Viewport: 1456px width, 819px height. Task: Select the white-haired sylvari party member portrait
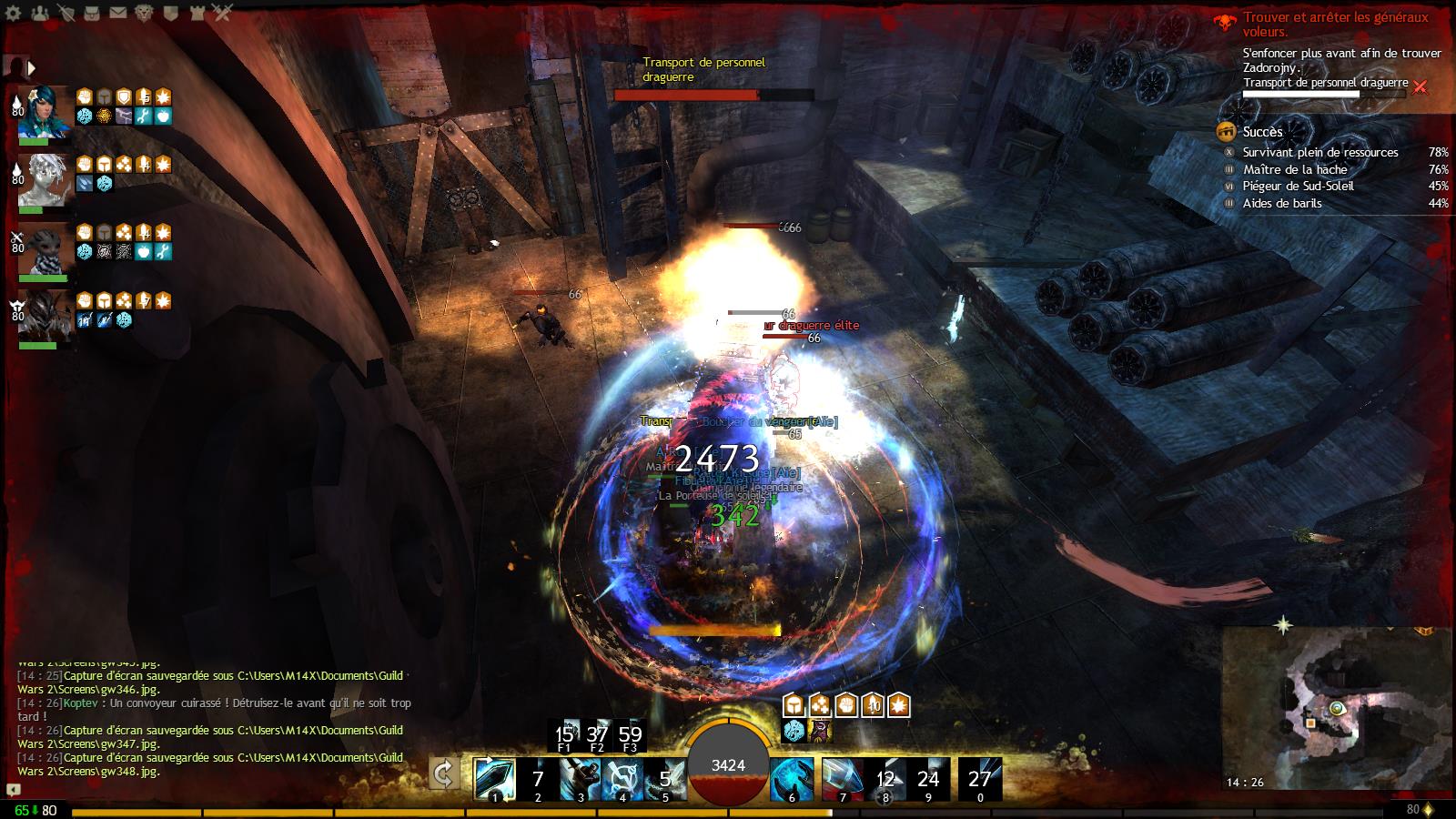point(43,179)
